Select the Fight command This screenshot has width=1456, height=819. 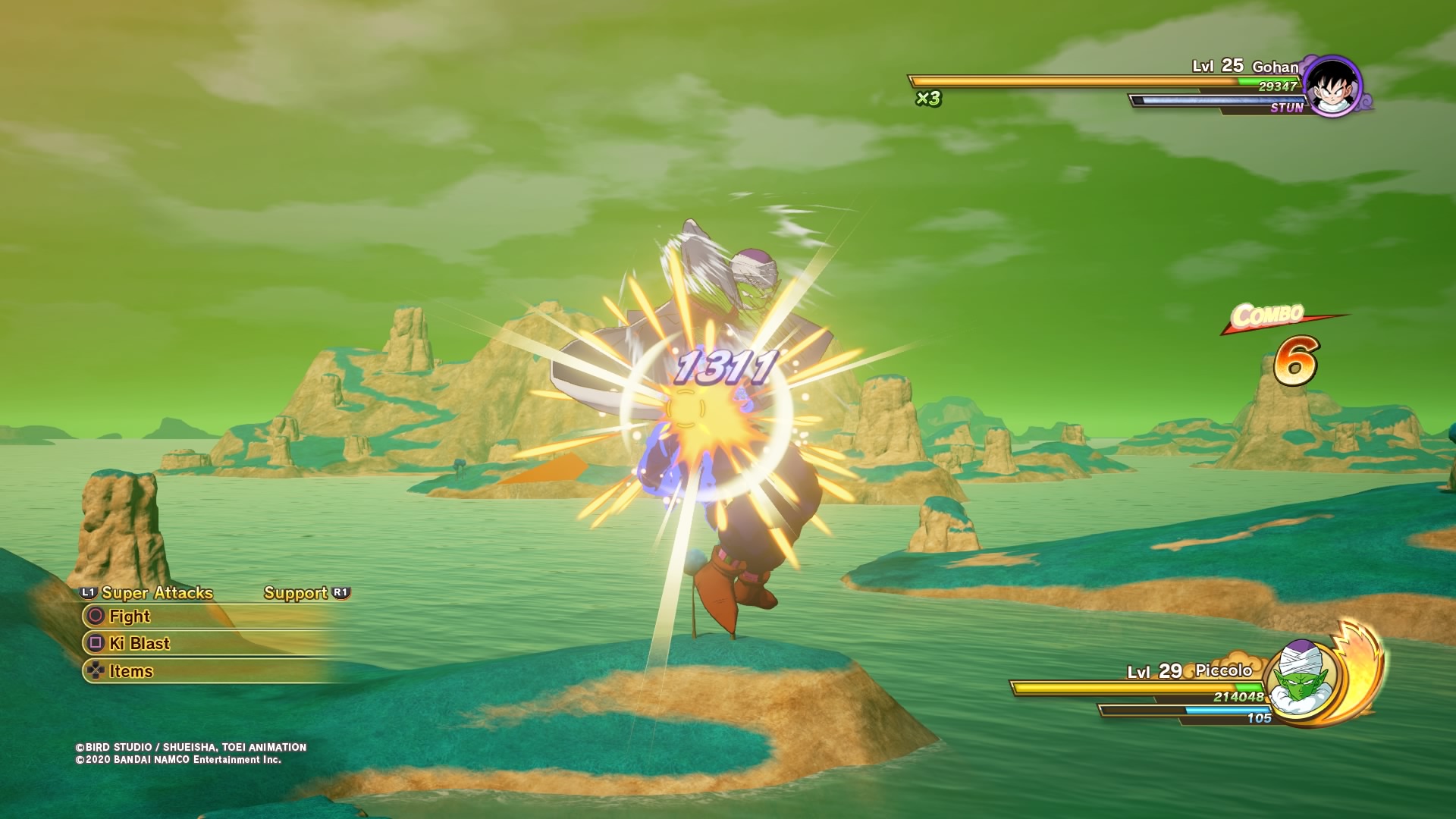[x=130, y=617]
